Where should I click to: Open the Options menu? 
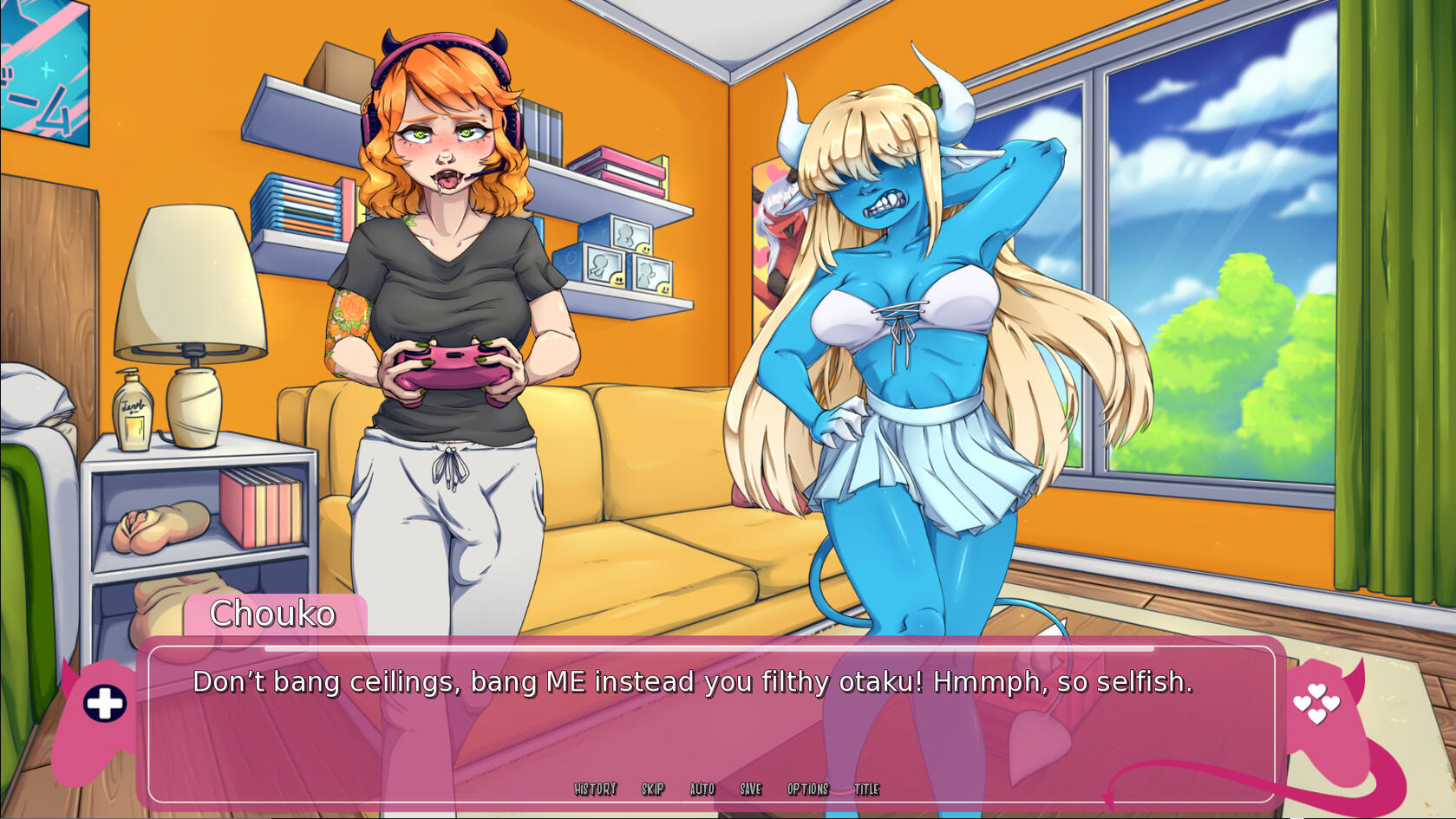click(x=808, y=789)
